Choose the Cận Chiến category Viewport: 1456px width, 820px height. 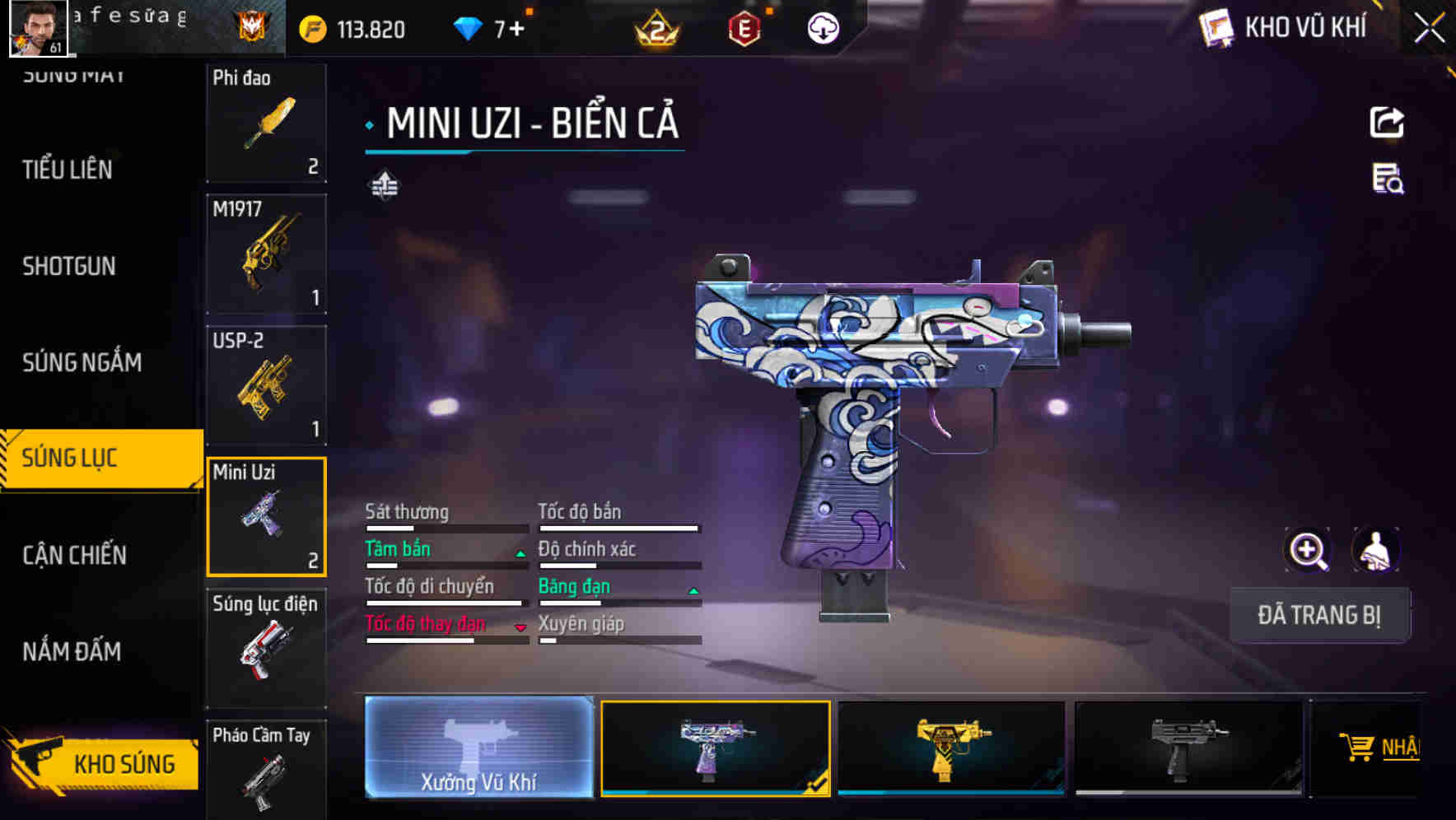pos(74,555)
